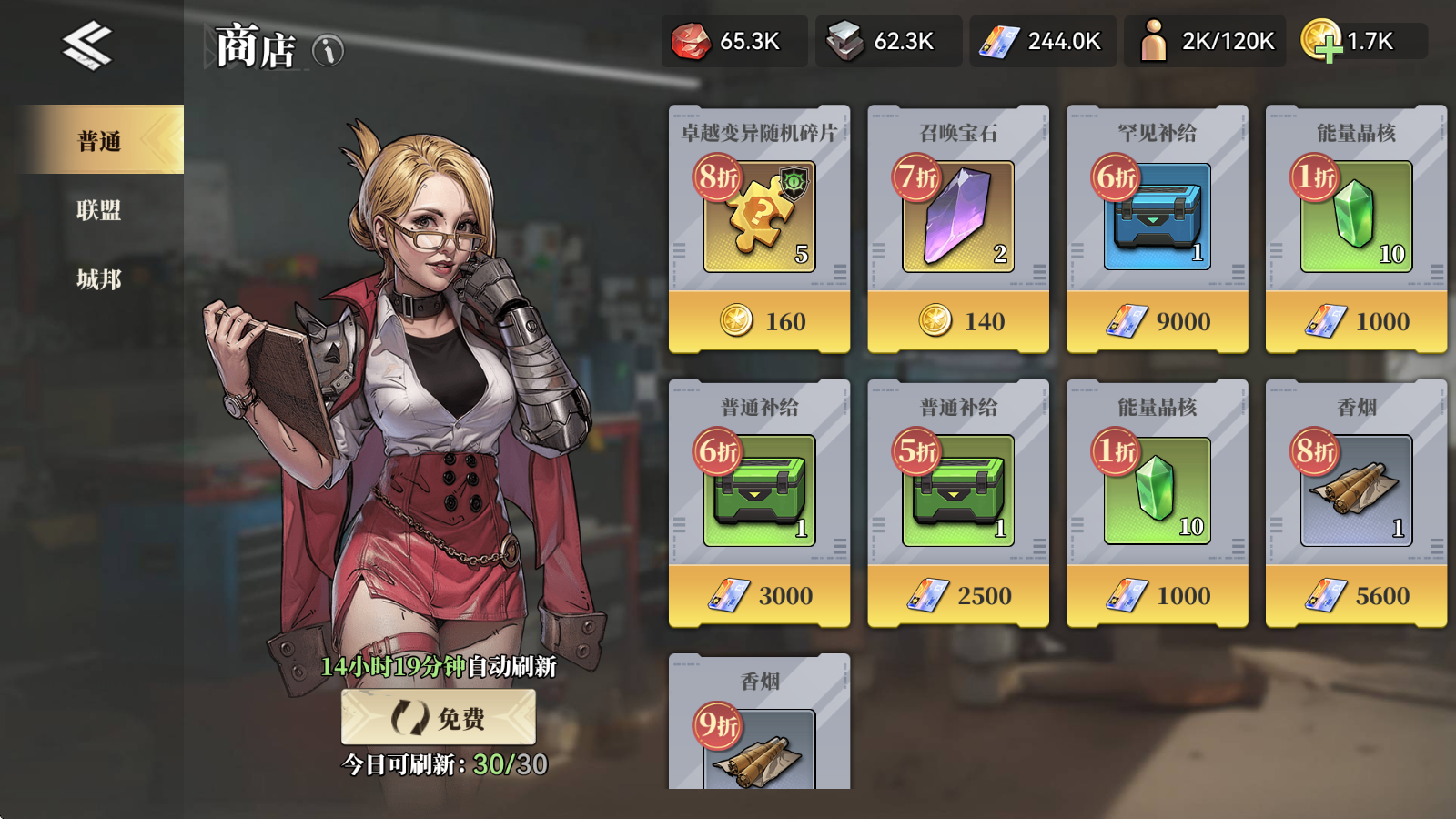Tap the red meat resource counter
This screenshot has height=819, width=1456.
[x=733, y=42]
